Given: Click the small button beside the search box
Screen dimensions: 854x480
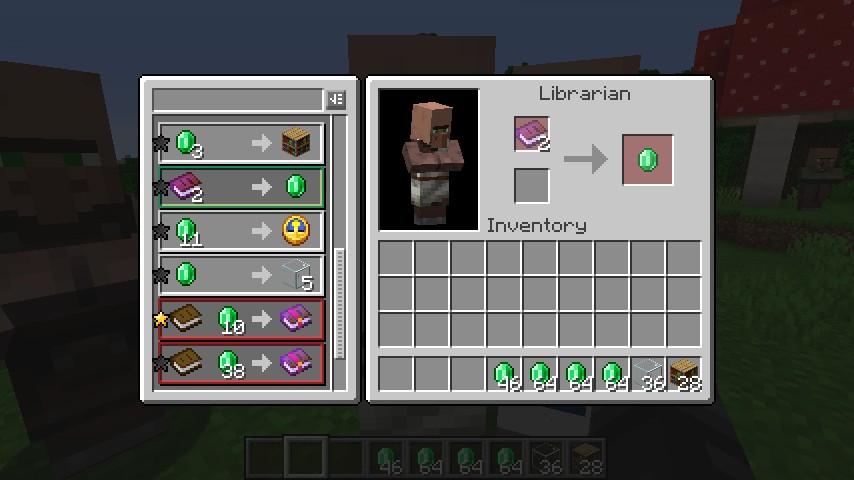Looking at the screenshot, I should click(x=336, y=100).
